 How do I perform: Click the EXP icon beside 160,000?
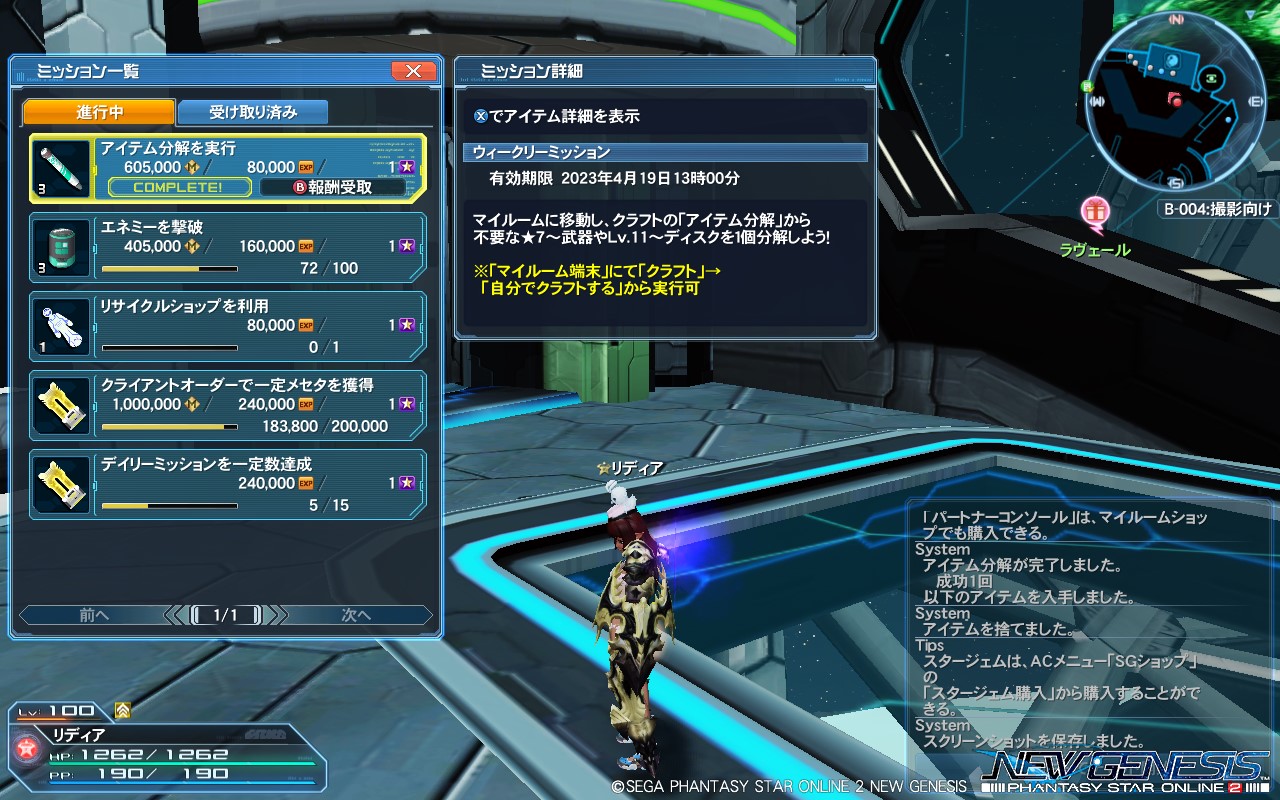(304, 244)
